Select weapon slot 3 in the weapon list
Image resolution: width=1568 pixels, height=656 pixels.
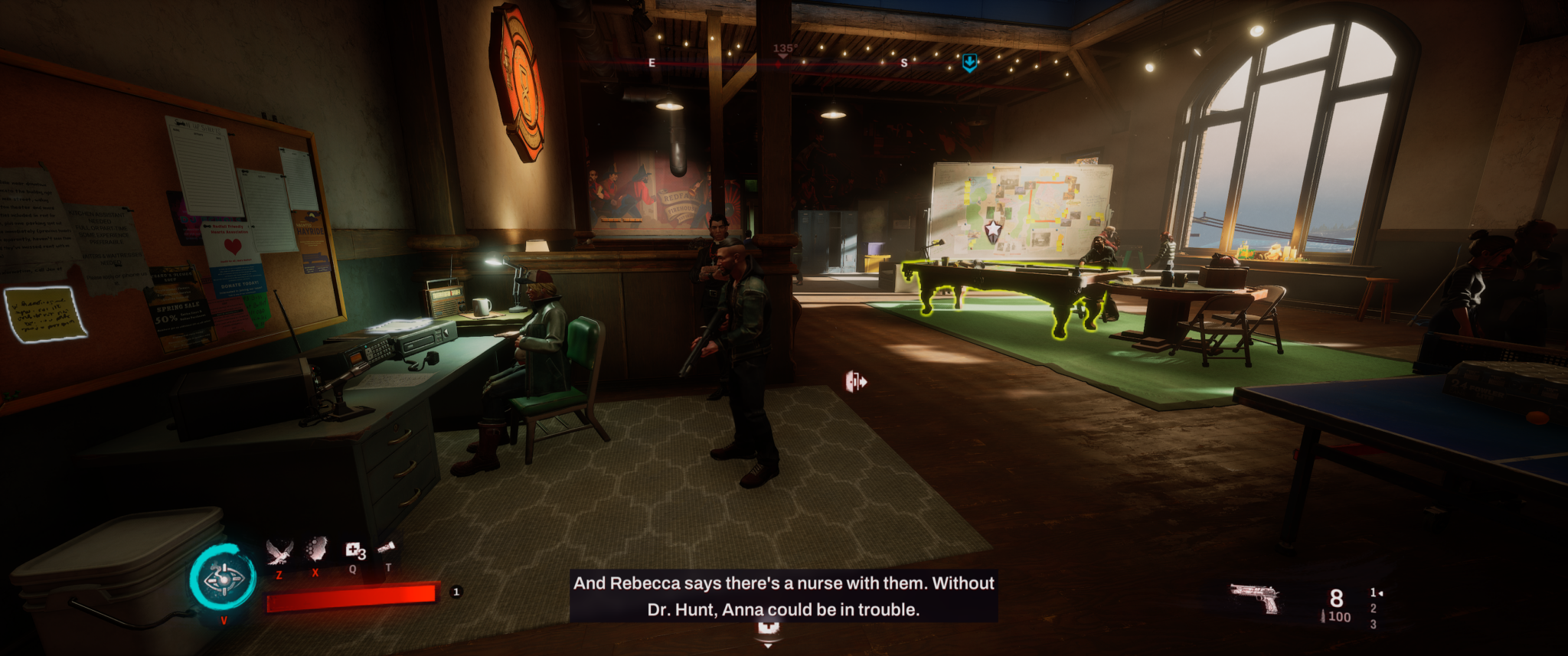pos(1373,626)
